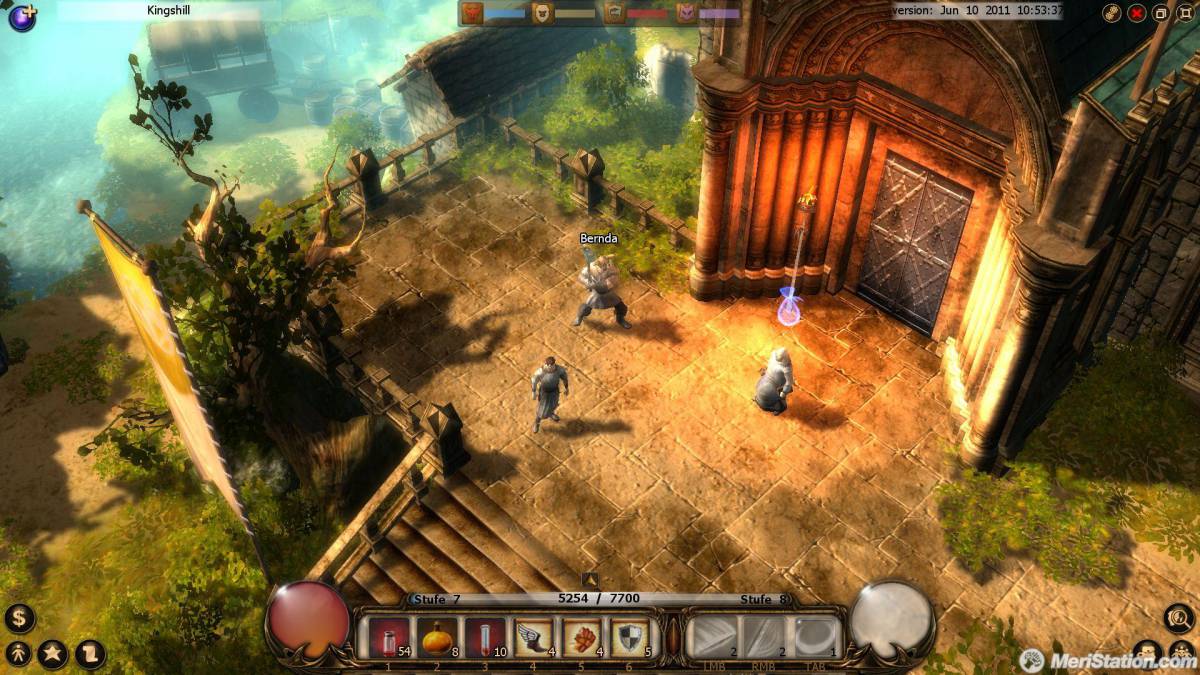Click the purple orb with plus sign

click(21, 17)
